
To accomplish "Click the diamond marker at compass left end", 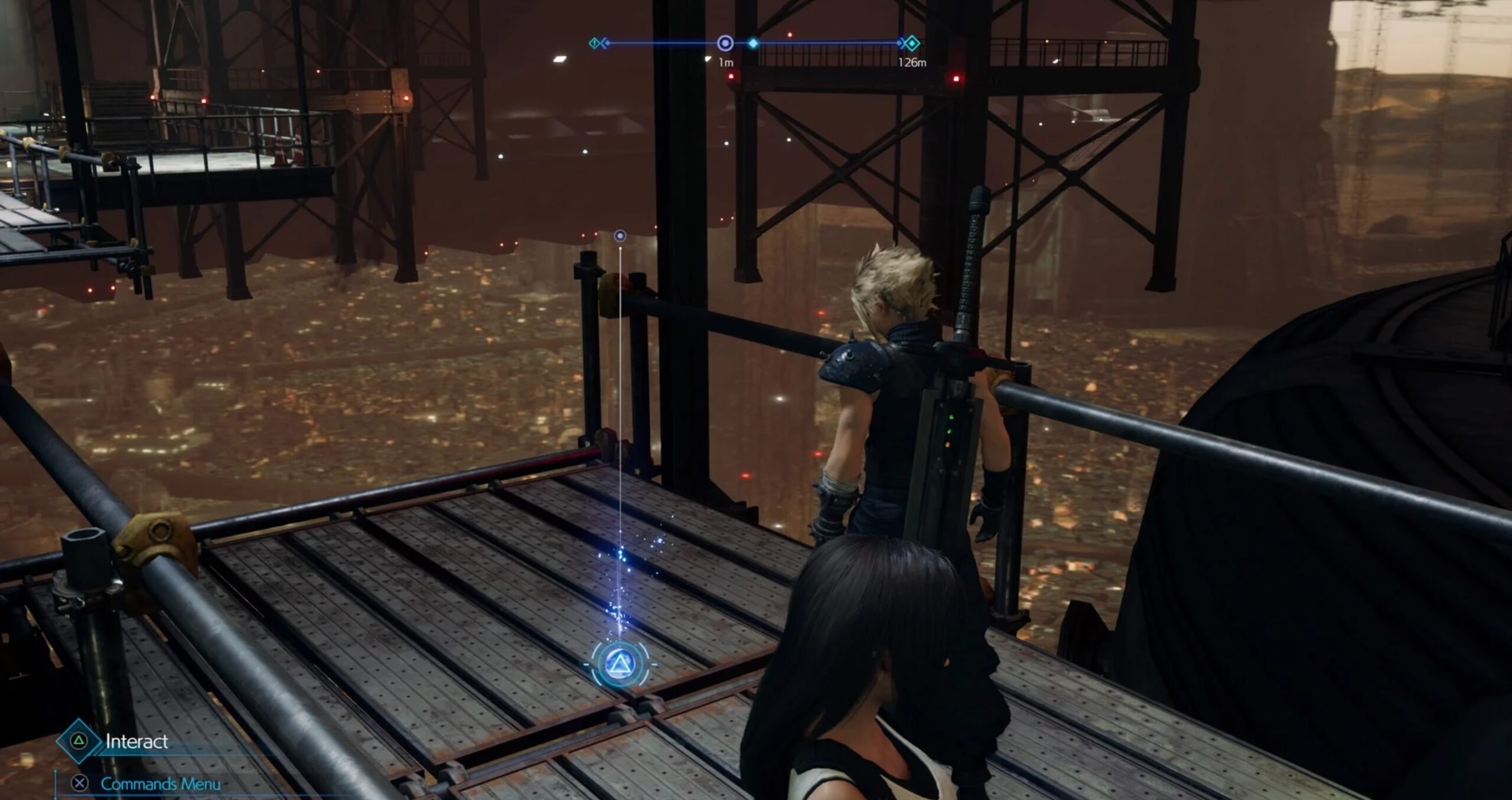I will pos(595,43).
